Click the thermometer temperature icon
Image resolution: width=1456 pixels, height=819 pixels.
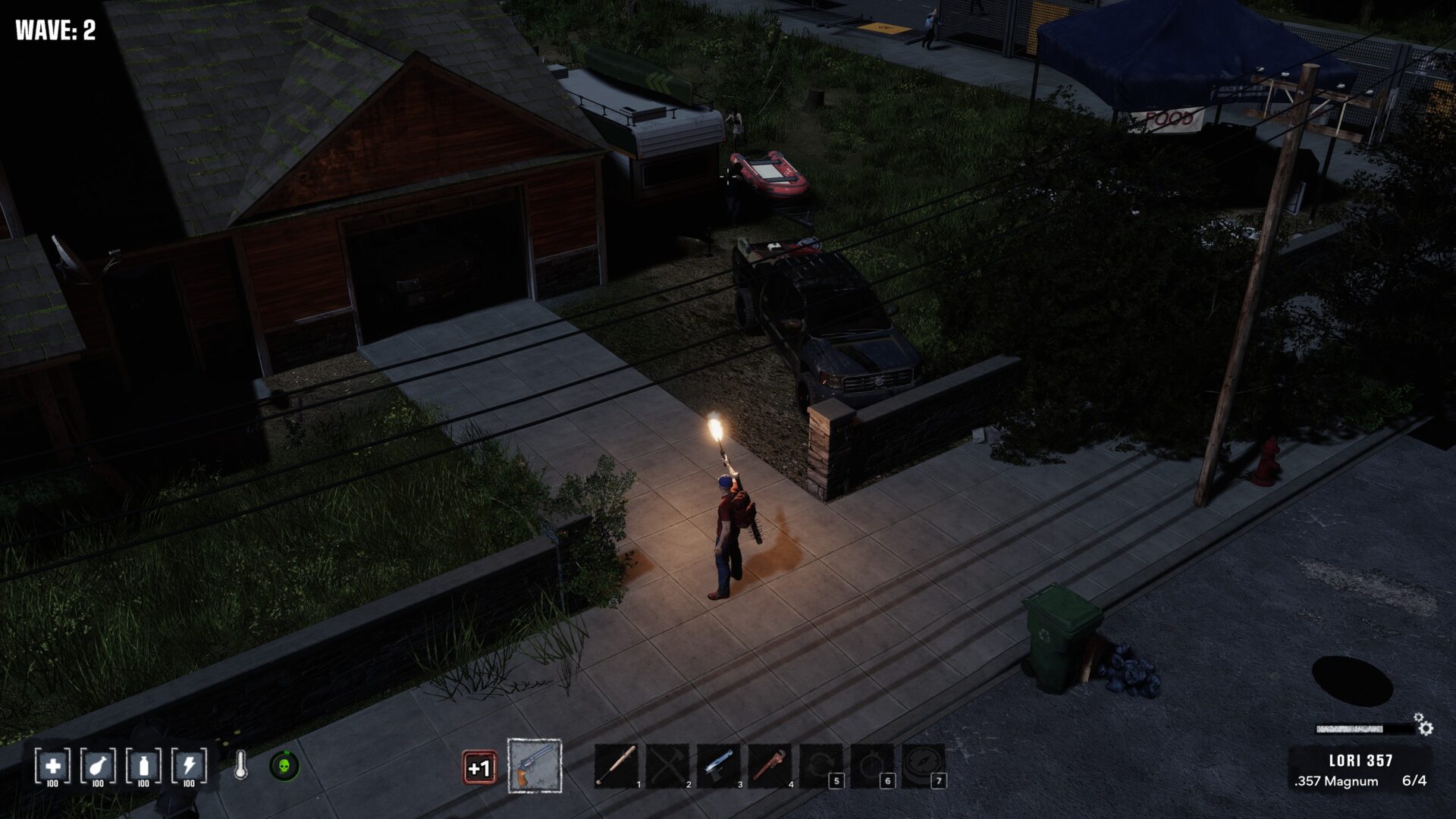click(240, 766)
